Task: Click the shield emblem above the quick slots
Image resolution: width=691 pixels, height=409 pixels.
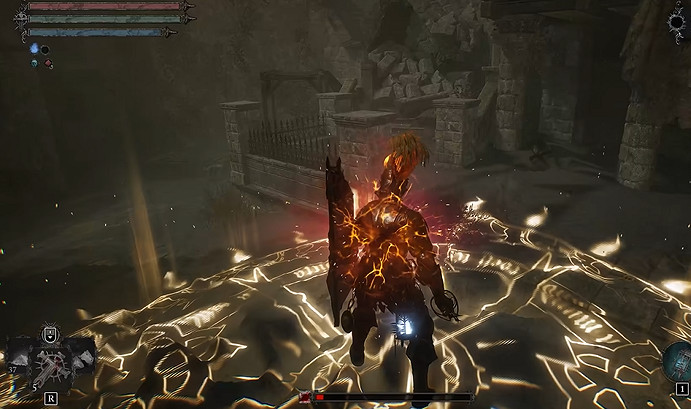Action: pos(48,334)
